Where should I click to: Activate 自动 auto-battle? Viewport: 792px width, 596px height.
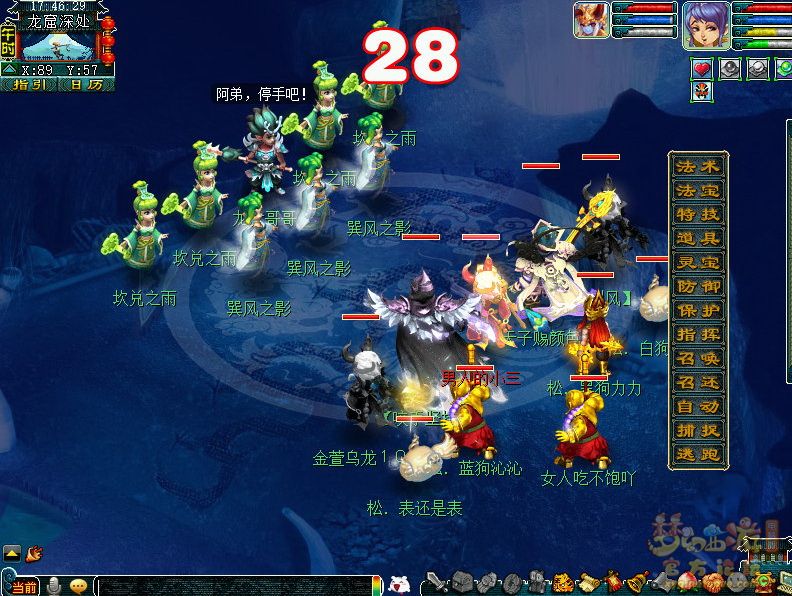(698, 407)
